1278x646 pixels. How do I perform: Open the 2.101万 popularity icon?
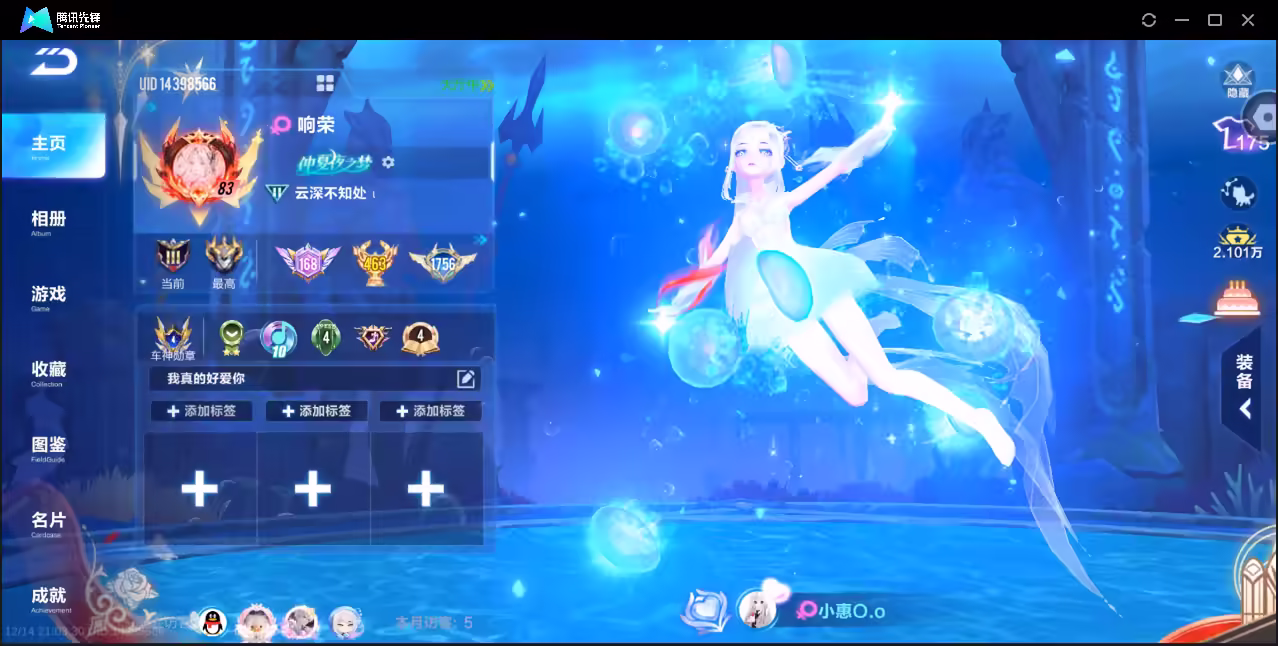1238,240
